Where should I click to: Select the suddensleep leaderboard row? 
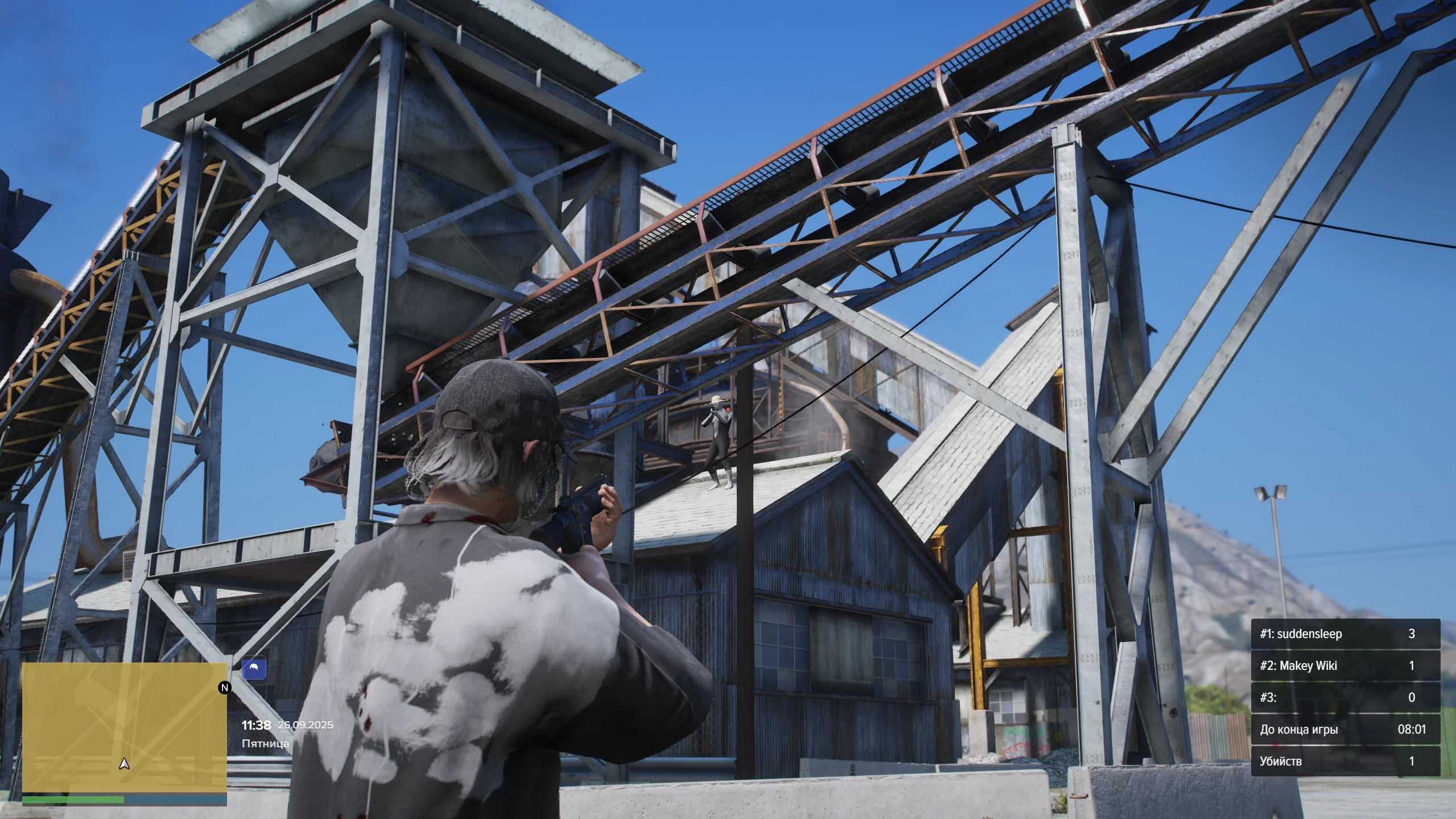pyautogui.click(x=1345, y=634)
